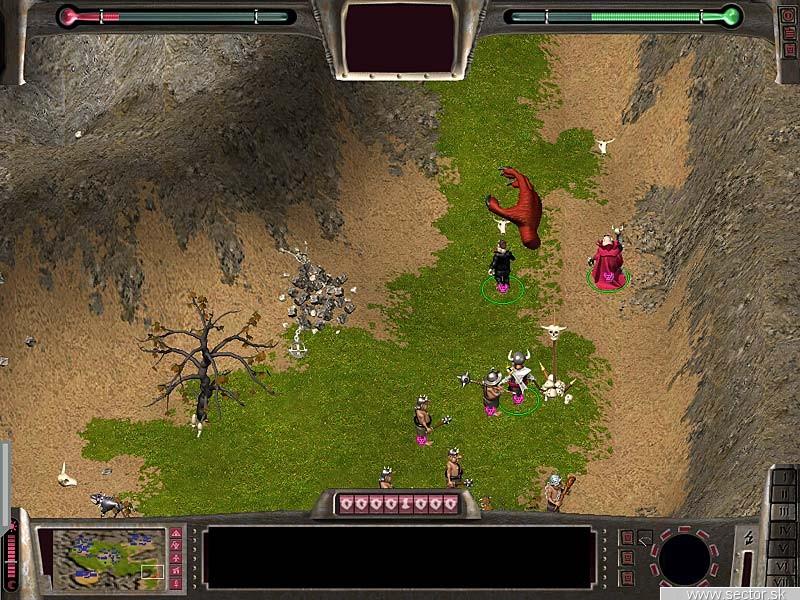
Task: Select the black-clad unit with green ring
Action: 501,266
